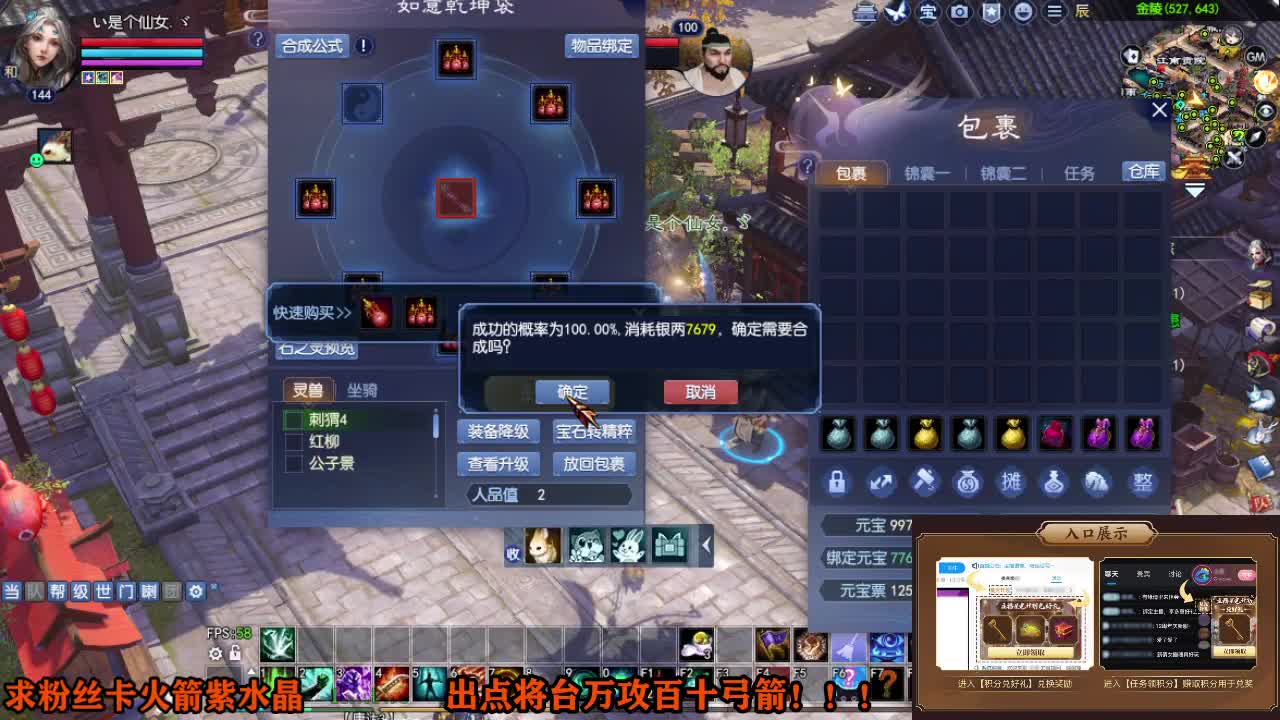Click the padlock icon to lock bag items

(838, 482)
